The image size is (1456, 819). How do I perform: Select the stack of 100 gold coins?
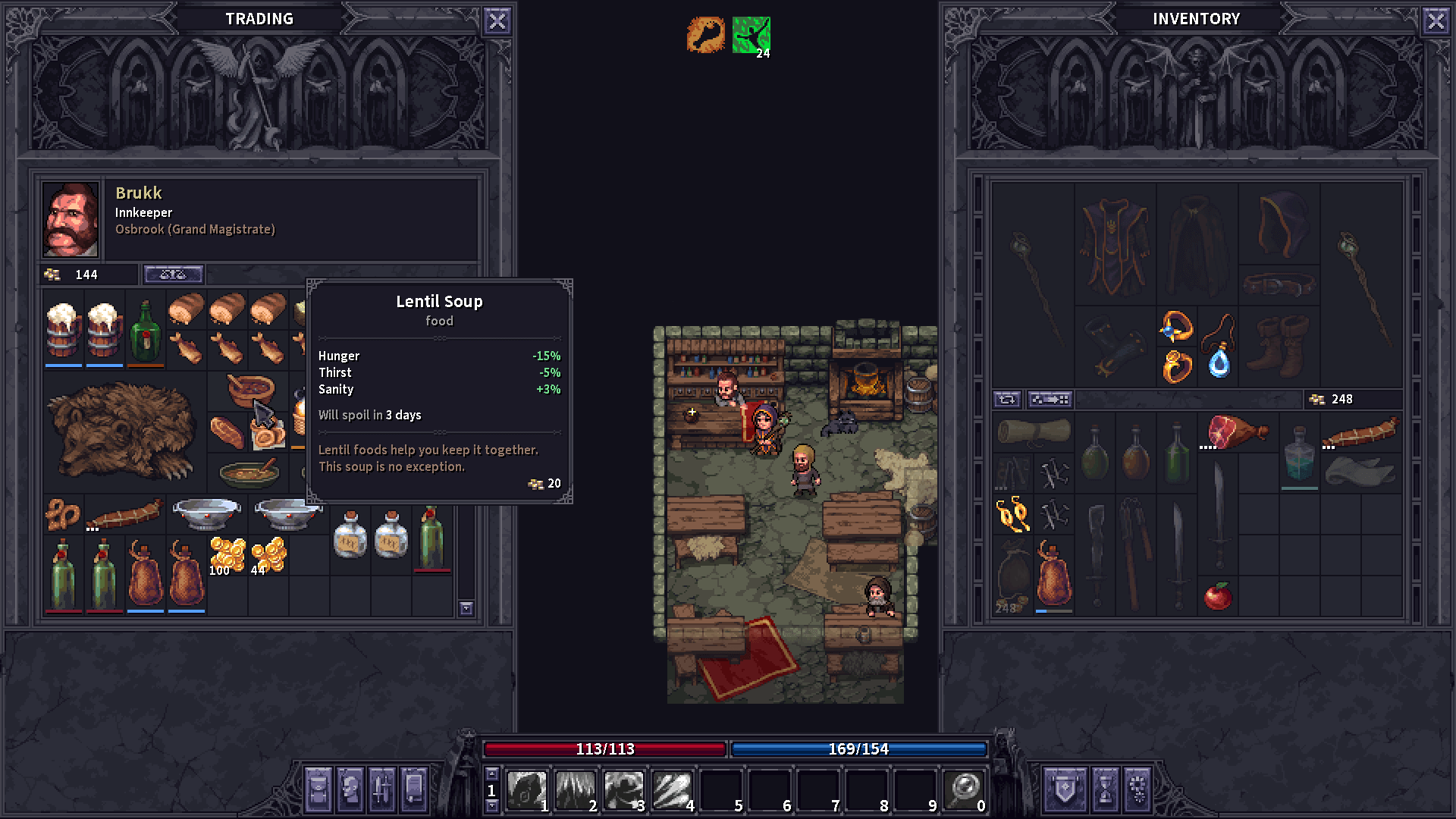tap(227, 555)
